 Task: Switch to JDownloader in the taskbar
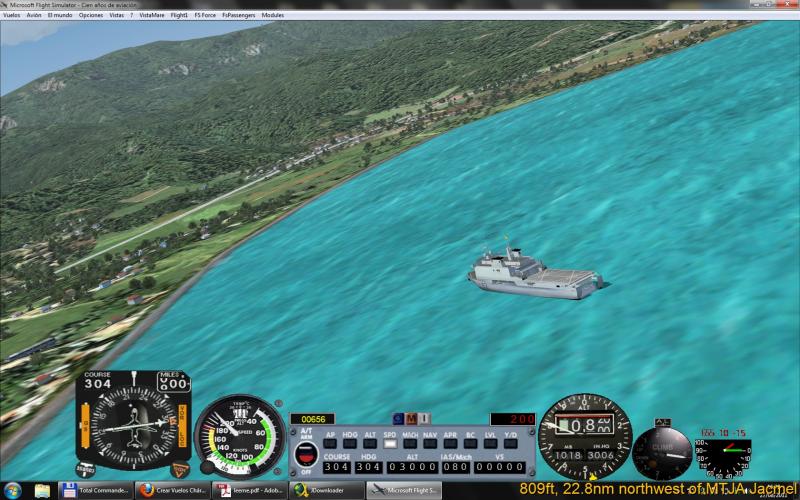[325, 491]
